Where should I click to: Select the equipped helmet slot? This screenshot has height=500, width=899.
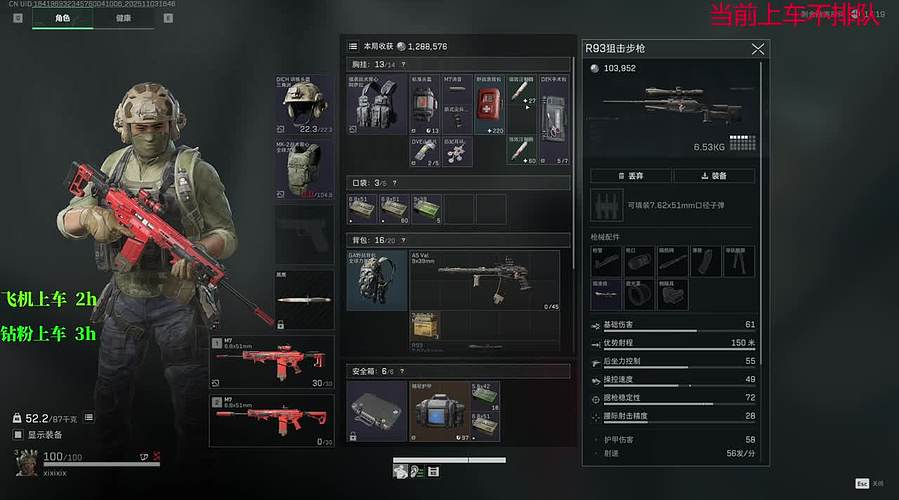click(304, 104)
